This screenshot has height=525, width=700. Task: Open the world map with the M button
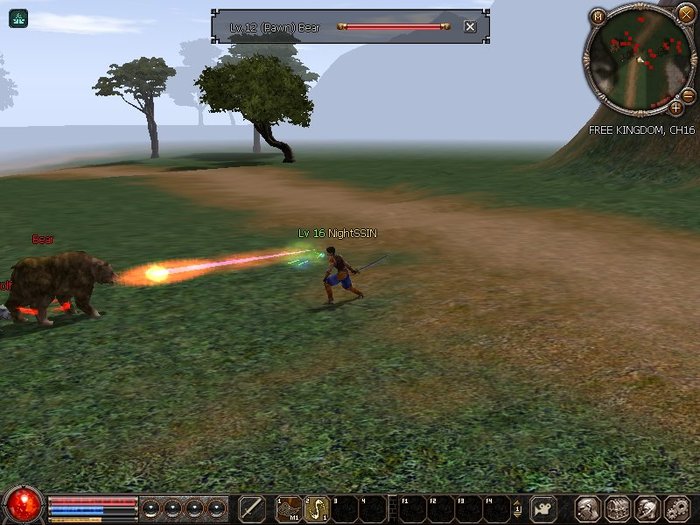point(598,16)
